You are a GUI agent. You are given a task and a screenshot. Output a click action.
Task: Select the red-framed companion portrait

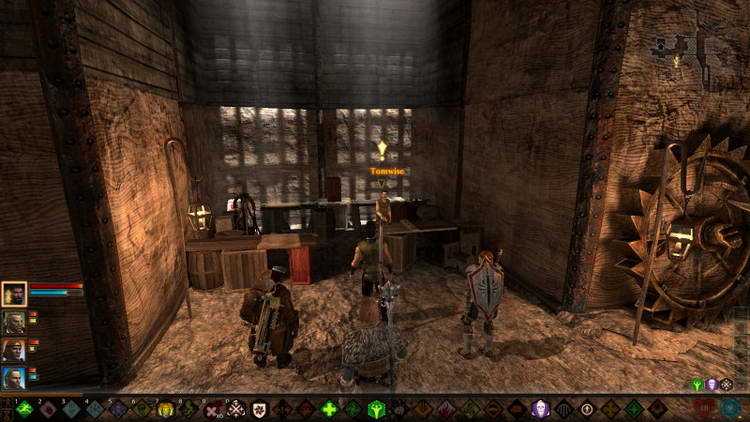click(x=14, y=350)
